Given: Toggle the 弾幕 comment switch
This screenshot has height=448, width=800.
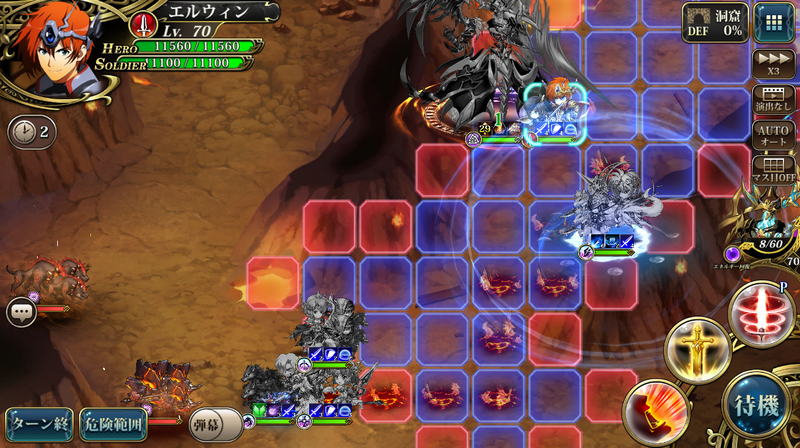Looking at the screenshot, I should [216, 424].
